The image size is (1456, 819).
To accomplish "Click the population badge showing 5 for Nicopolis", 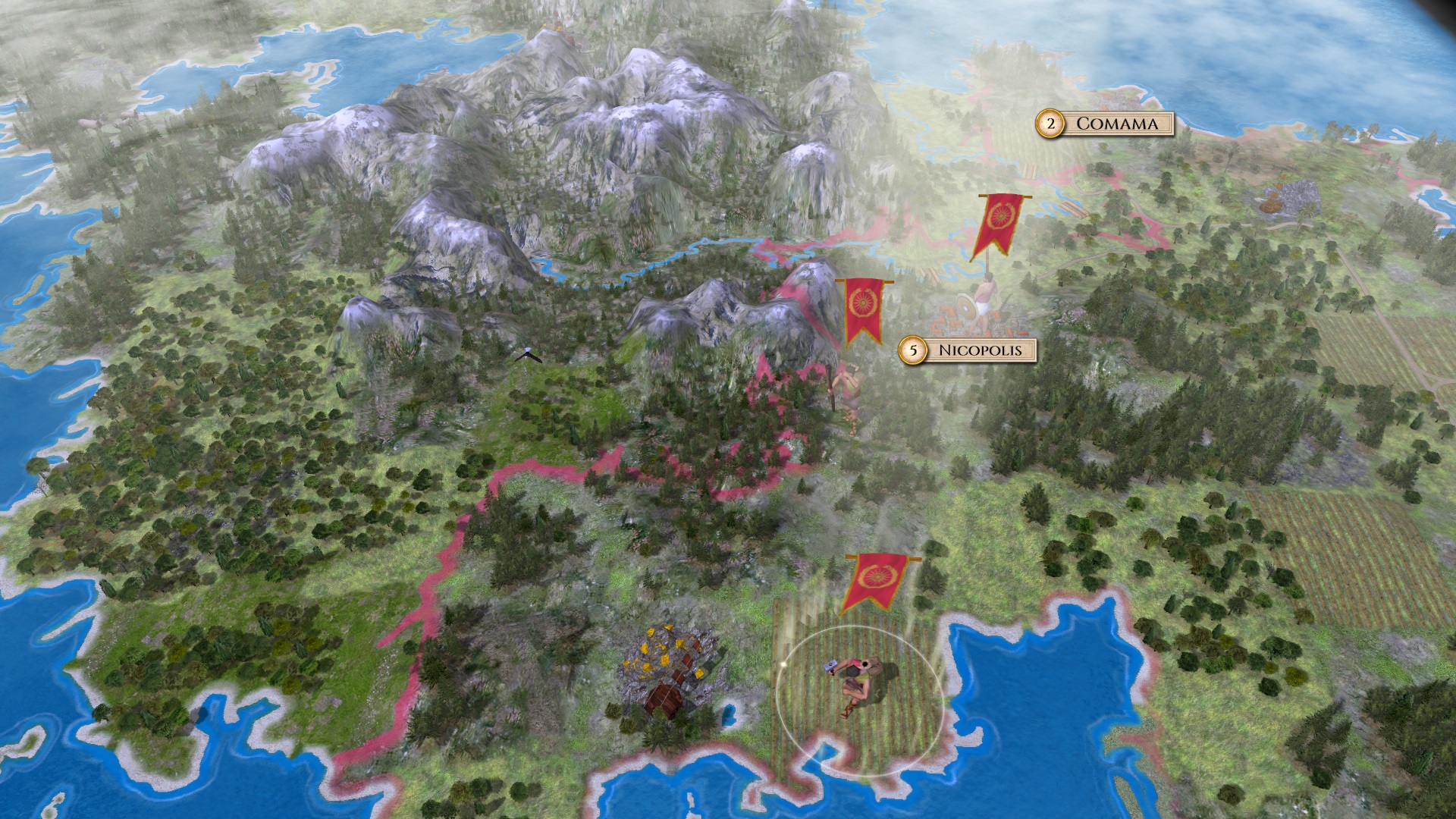I will (x=914, y=350).
